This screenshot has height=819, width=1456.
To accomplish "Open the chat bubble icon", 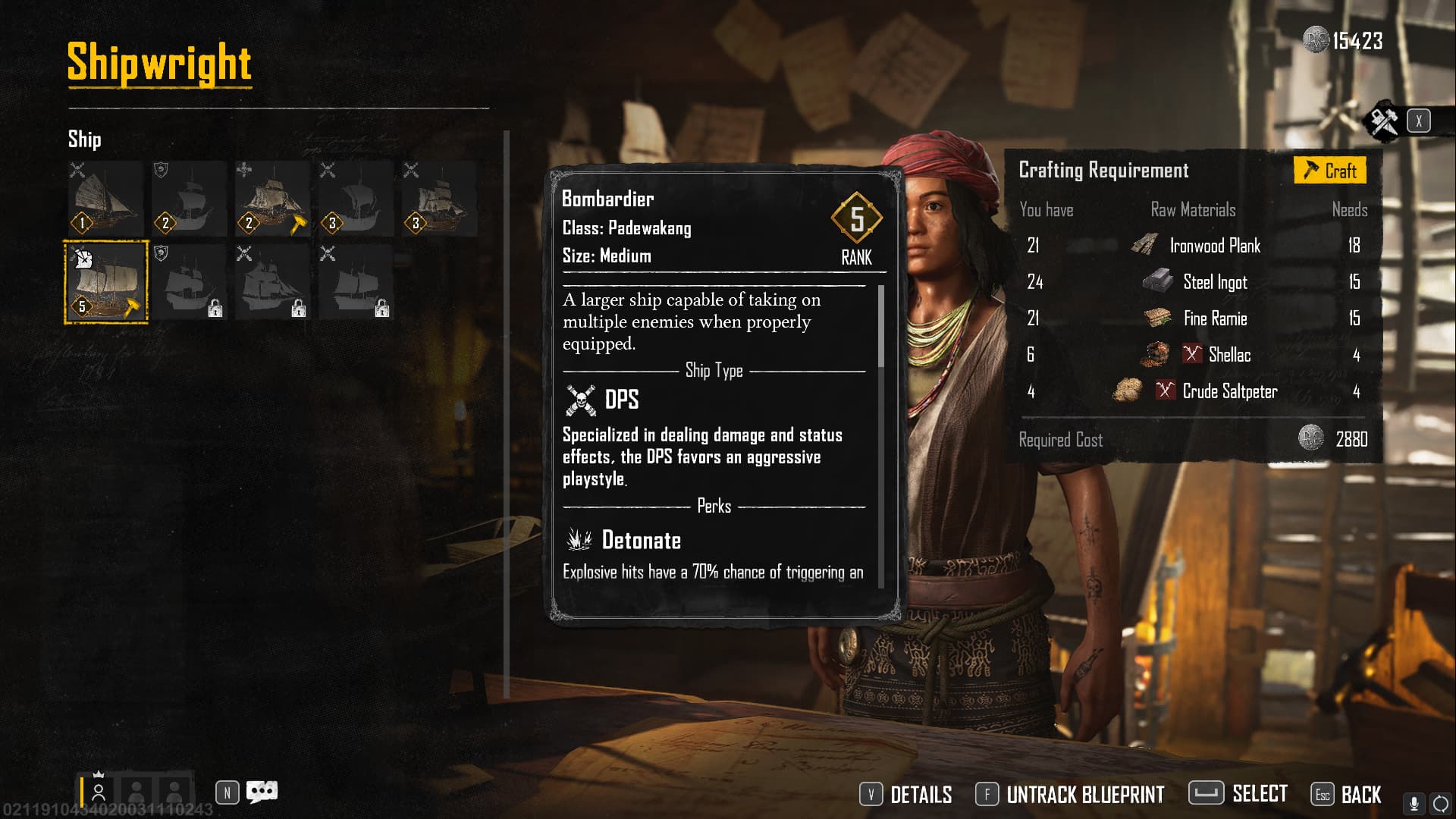I will pos(262,792).
